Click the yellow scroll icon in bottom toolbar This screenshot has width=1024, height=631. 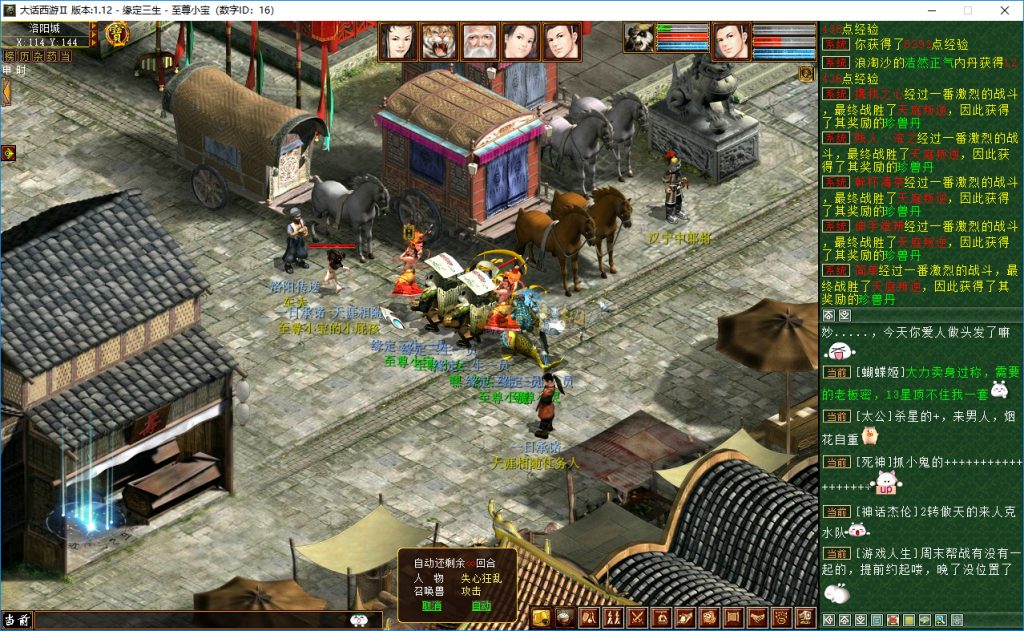540,618
